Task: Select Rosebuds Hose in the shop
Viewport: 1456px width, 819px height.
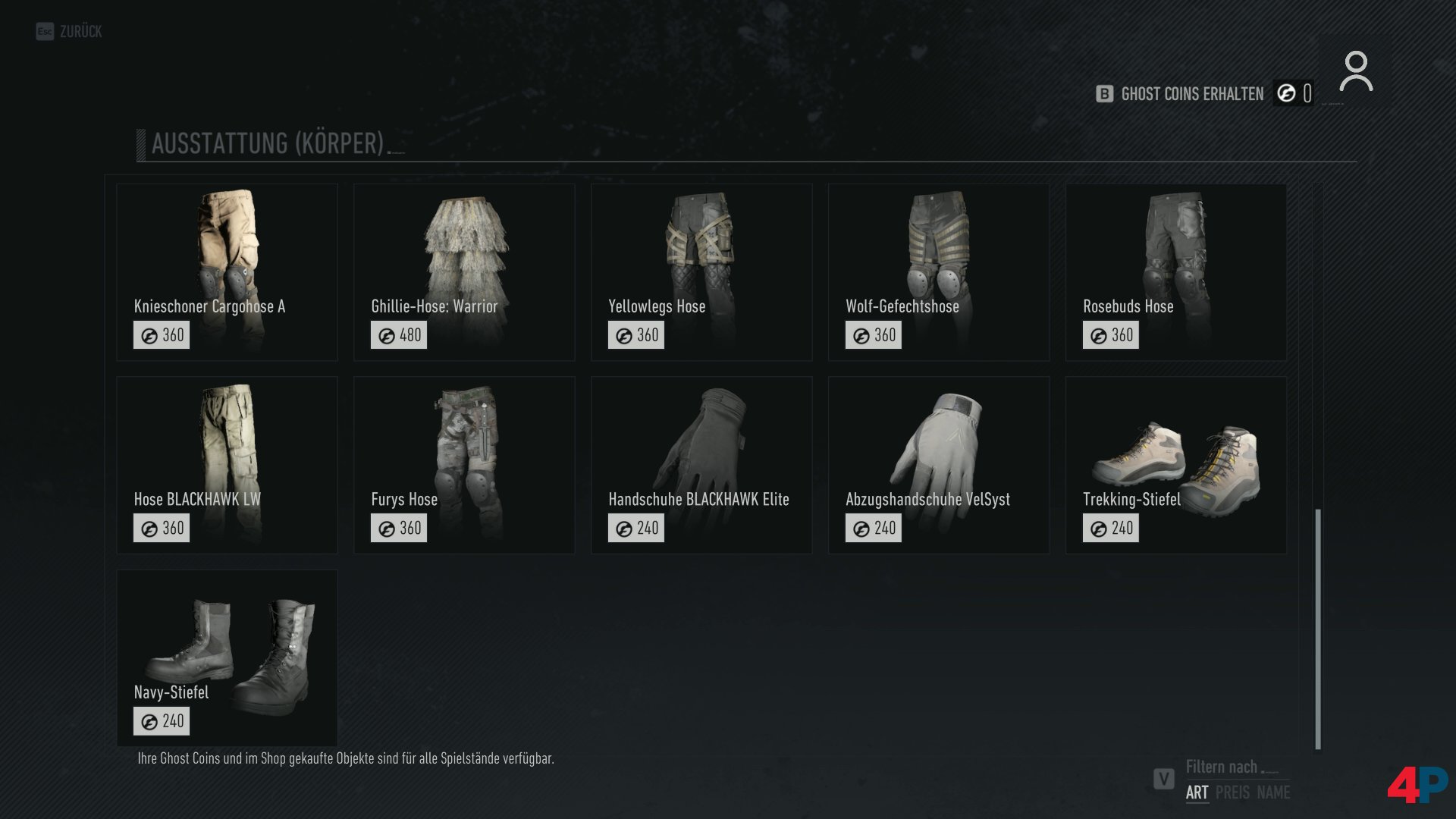Action: (1176, 271)
